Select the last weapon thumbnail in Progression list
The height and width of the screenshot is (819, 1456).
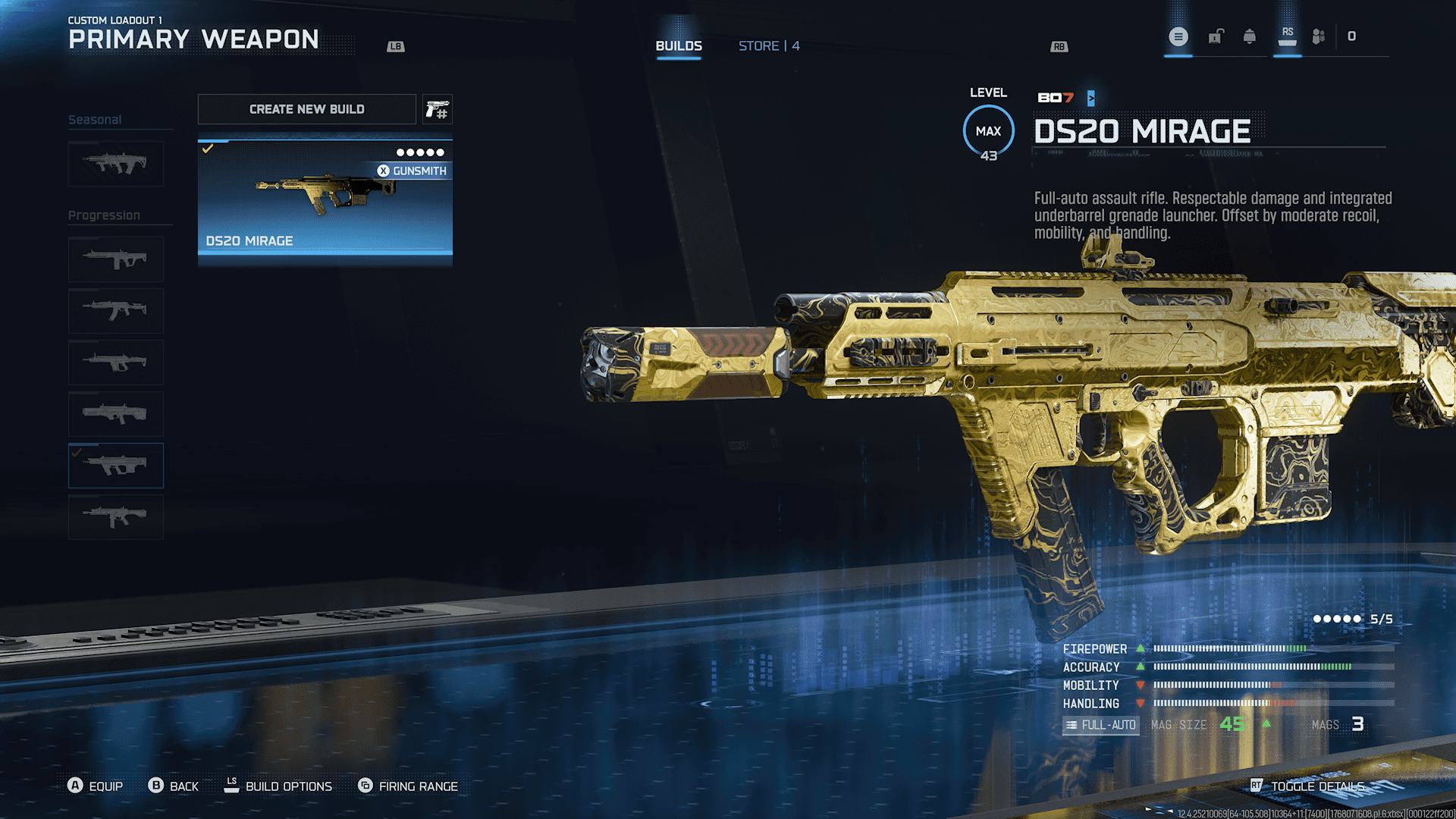[x=115, y=516]
